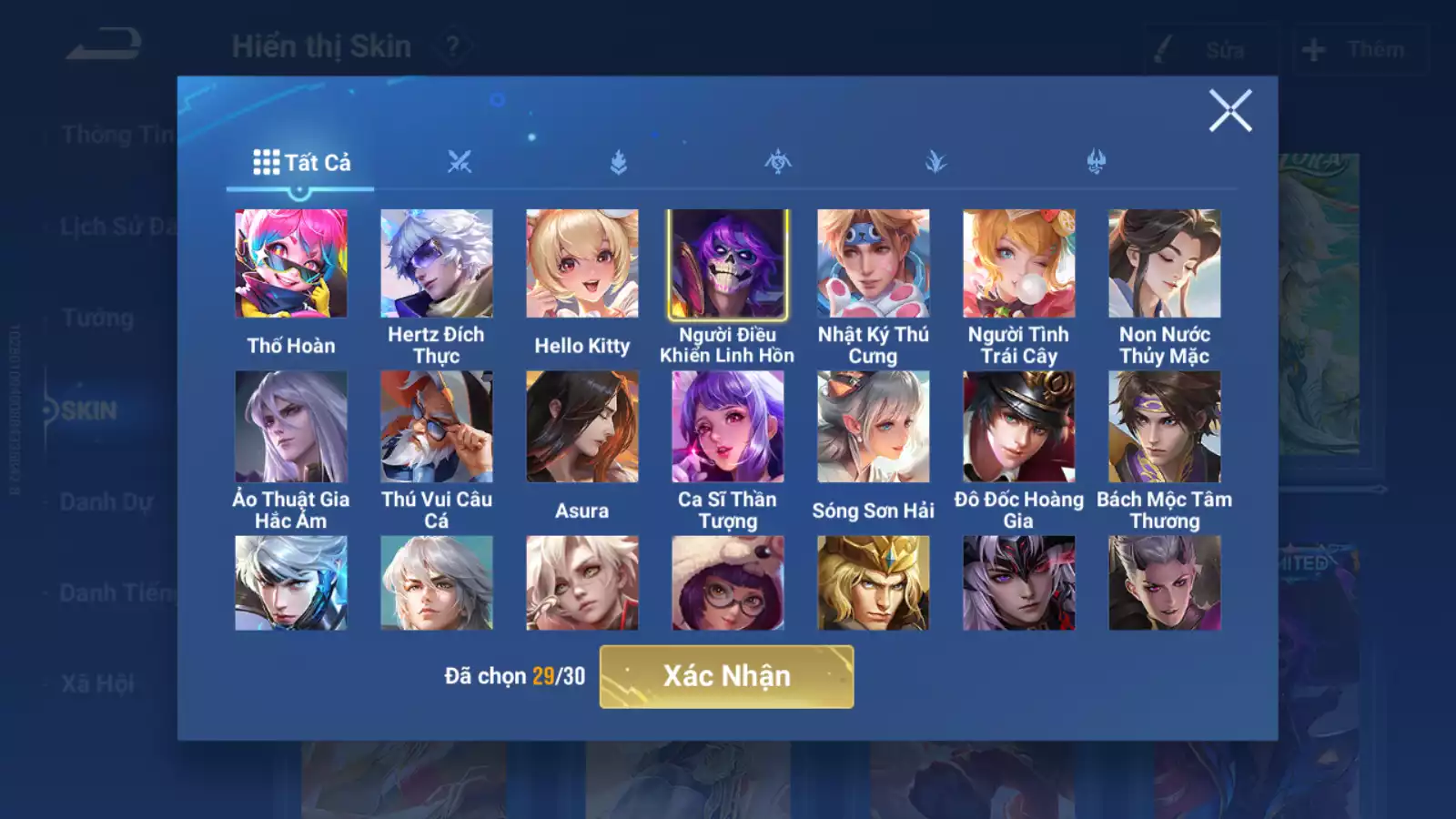Click the Thố Hoàn skin thumbnail

[289, 263]
